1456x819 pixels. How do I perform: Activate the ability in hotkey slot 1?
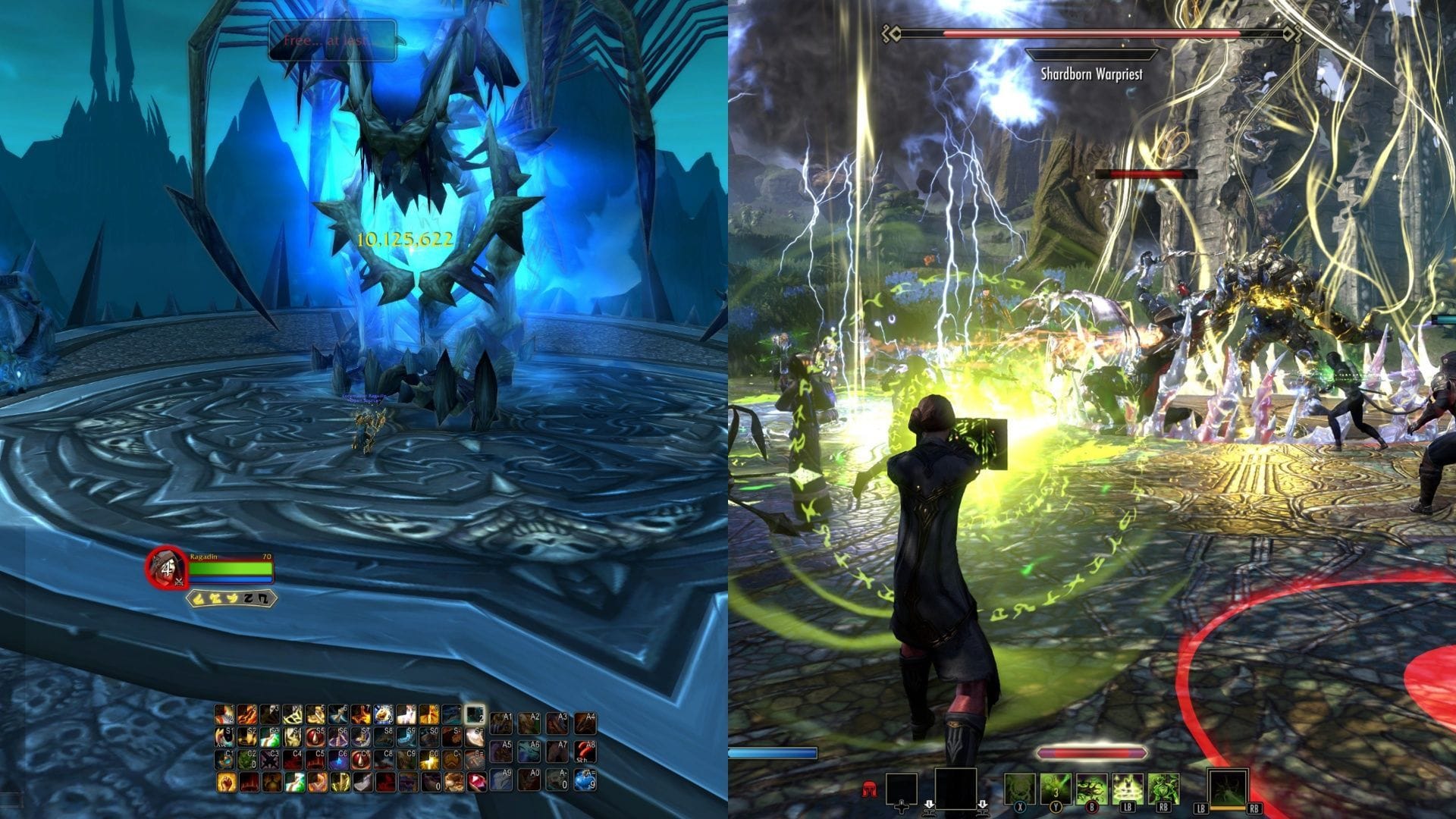pos(224,715)
